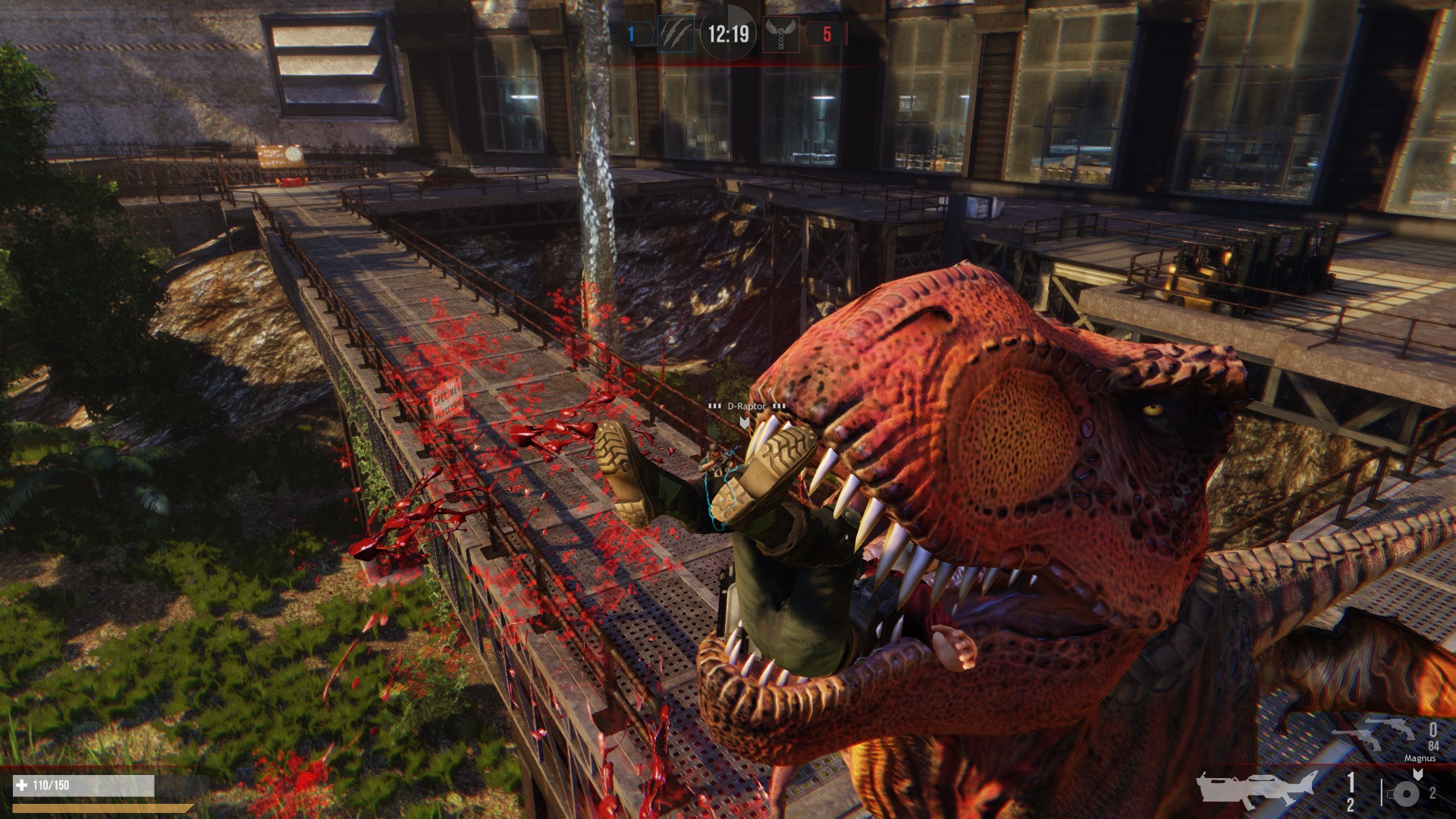This screenshot has width=1456, height=819.
Task: Toggle the blue team score badge showing 1
Action: pyautogui.click(x=631, y=33)
